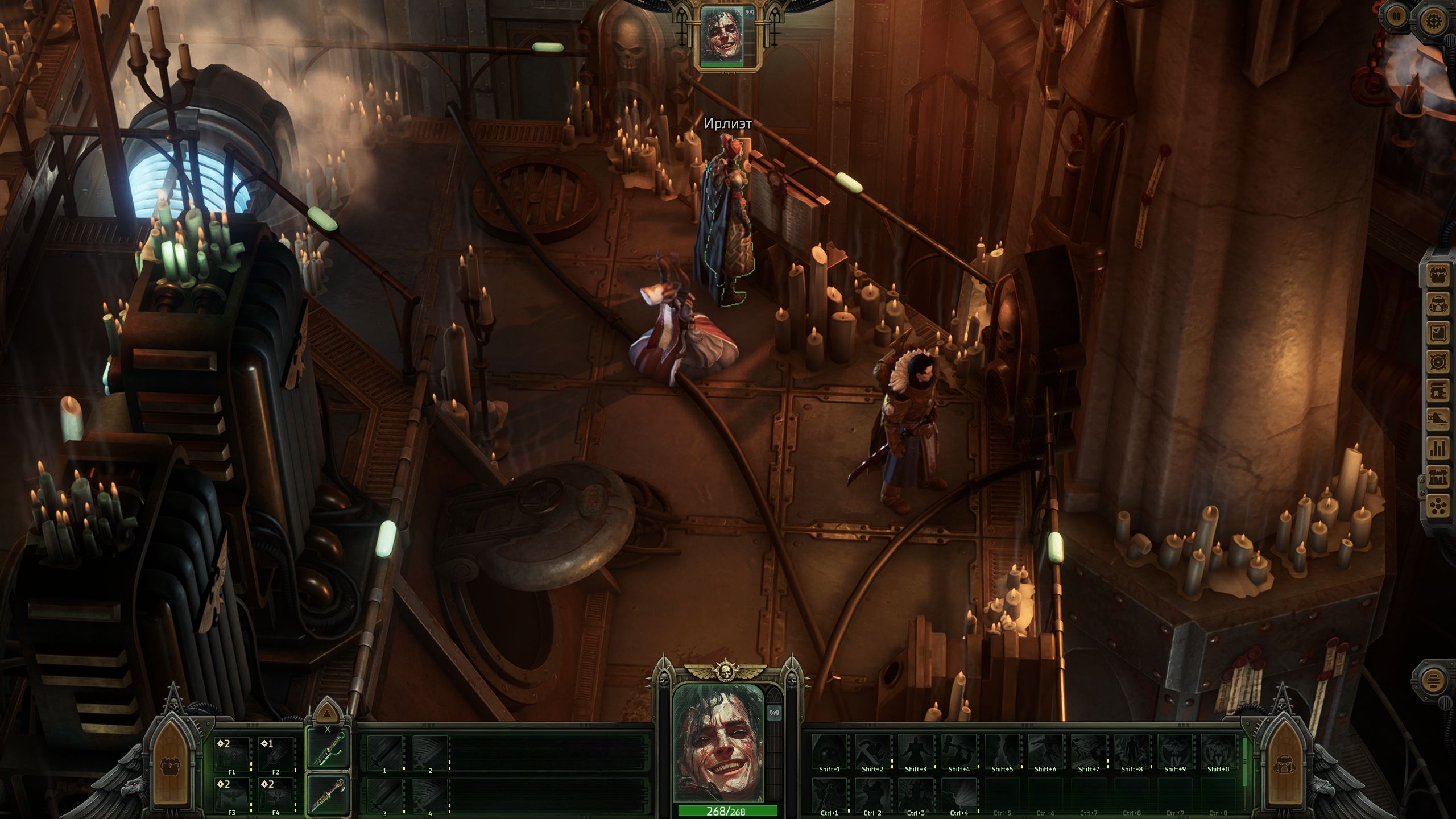This screenshot has height=819, width=1456.
Task: Open the bar chart statistics icon
Action: point(1438,449)
